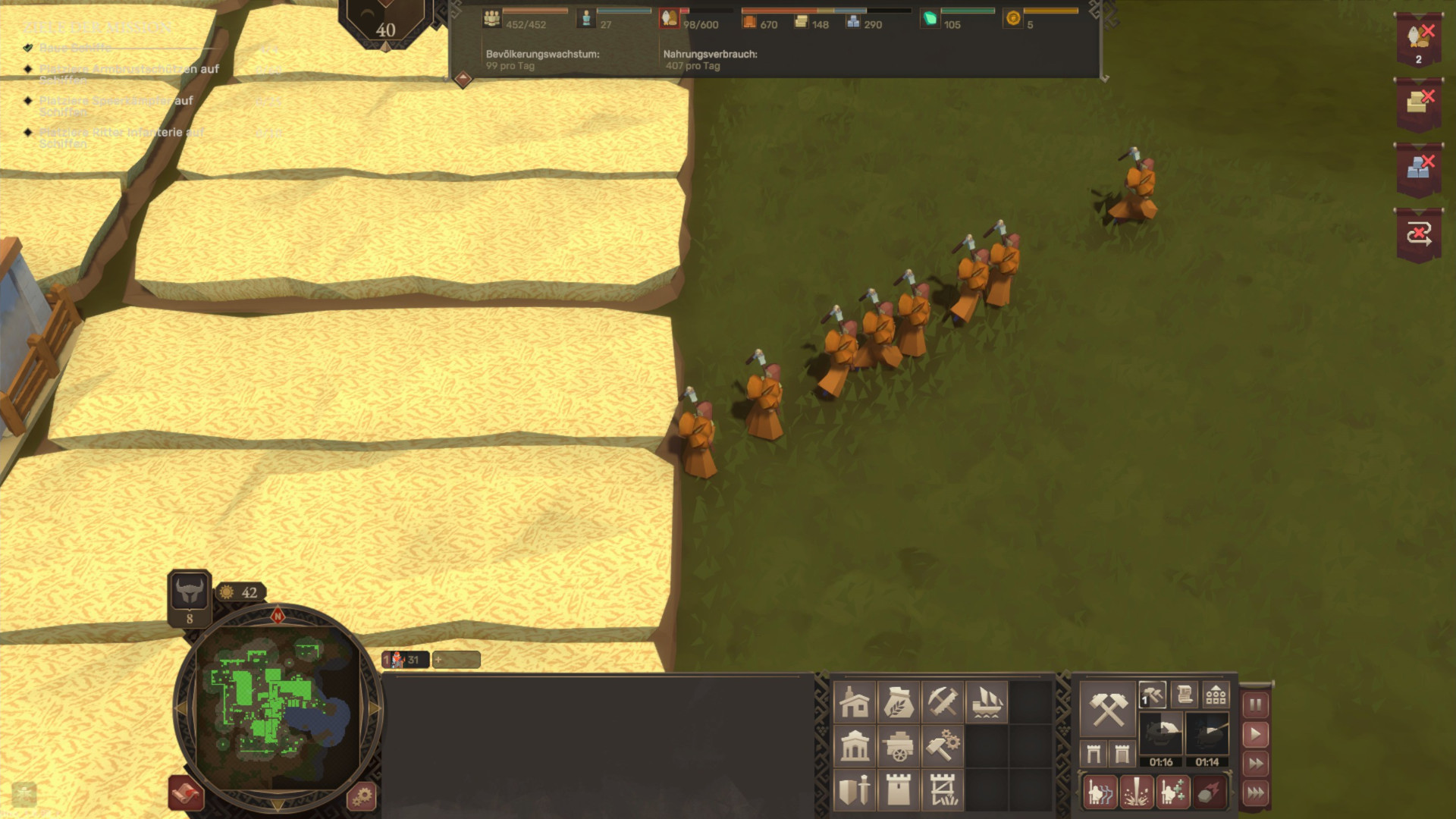Image resolution: width=1456 pixels, height=819 pixels.
Task: Open the red scroll button by the minimap
Action: point(185,793)
